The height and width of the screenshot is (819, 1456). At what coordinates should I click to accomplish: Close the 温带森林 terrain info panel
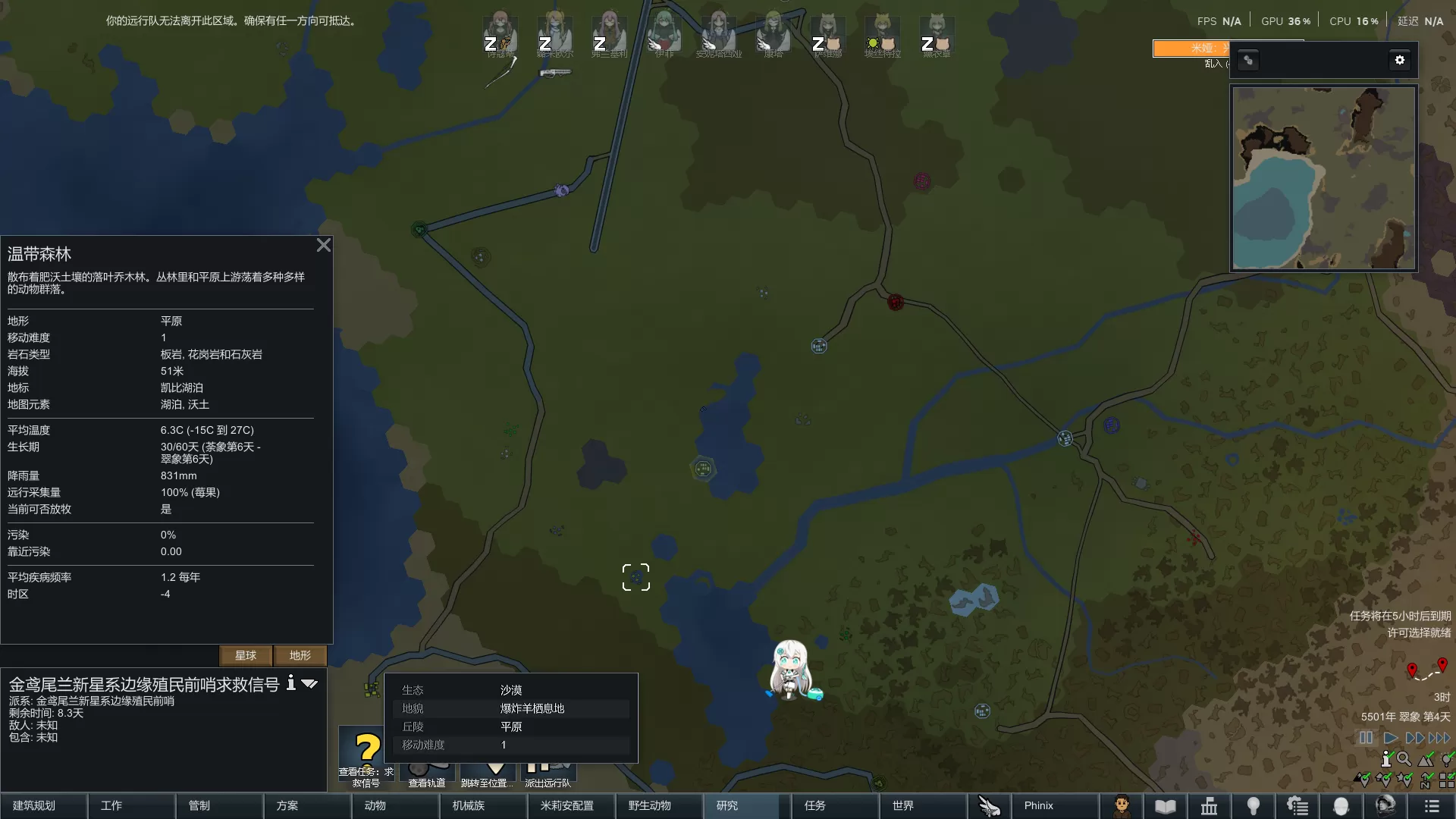(x=324, y=245)
